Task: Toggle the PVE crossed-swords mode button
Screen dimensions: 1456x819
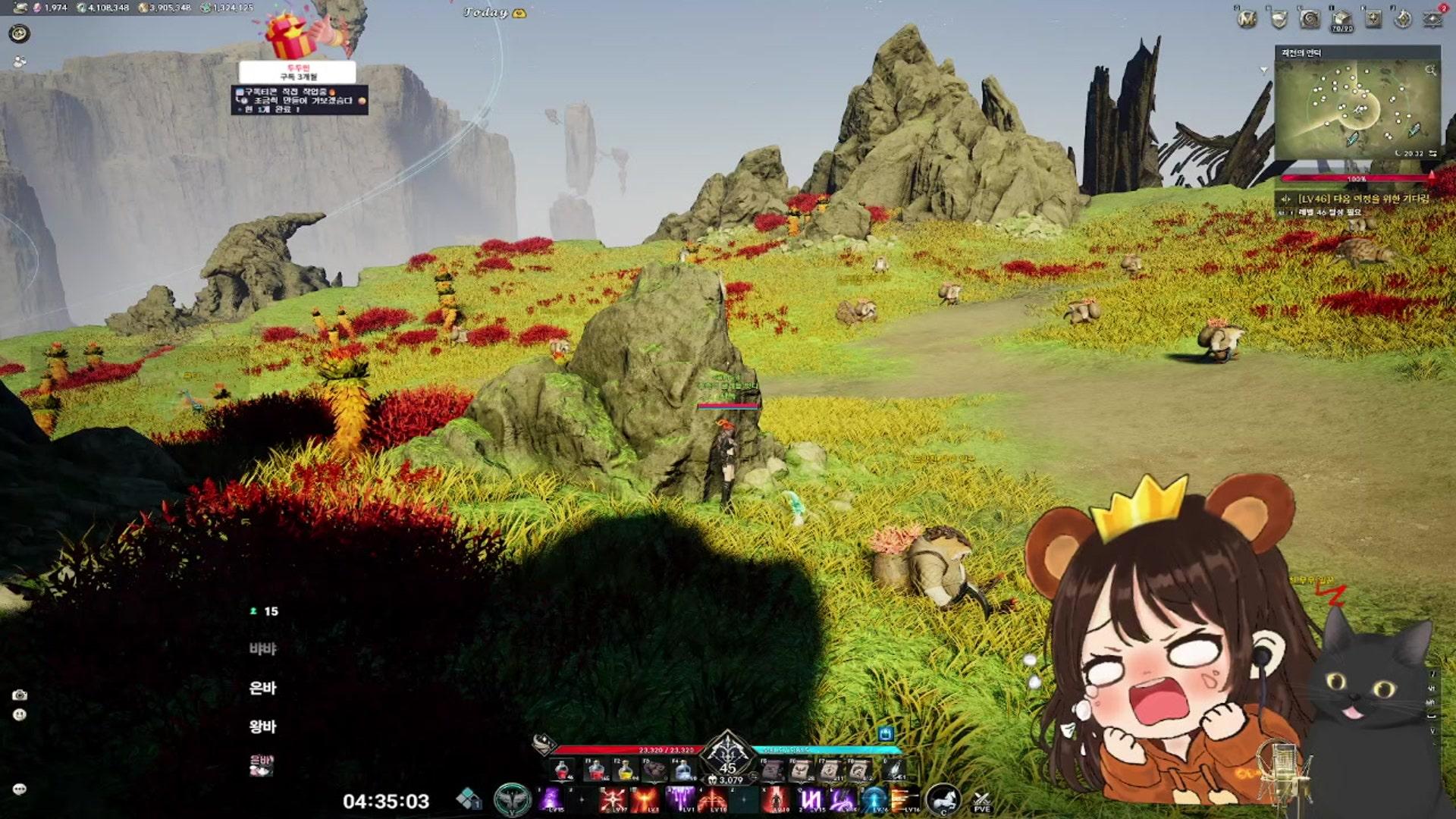Action: click(981, 801)
